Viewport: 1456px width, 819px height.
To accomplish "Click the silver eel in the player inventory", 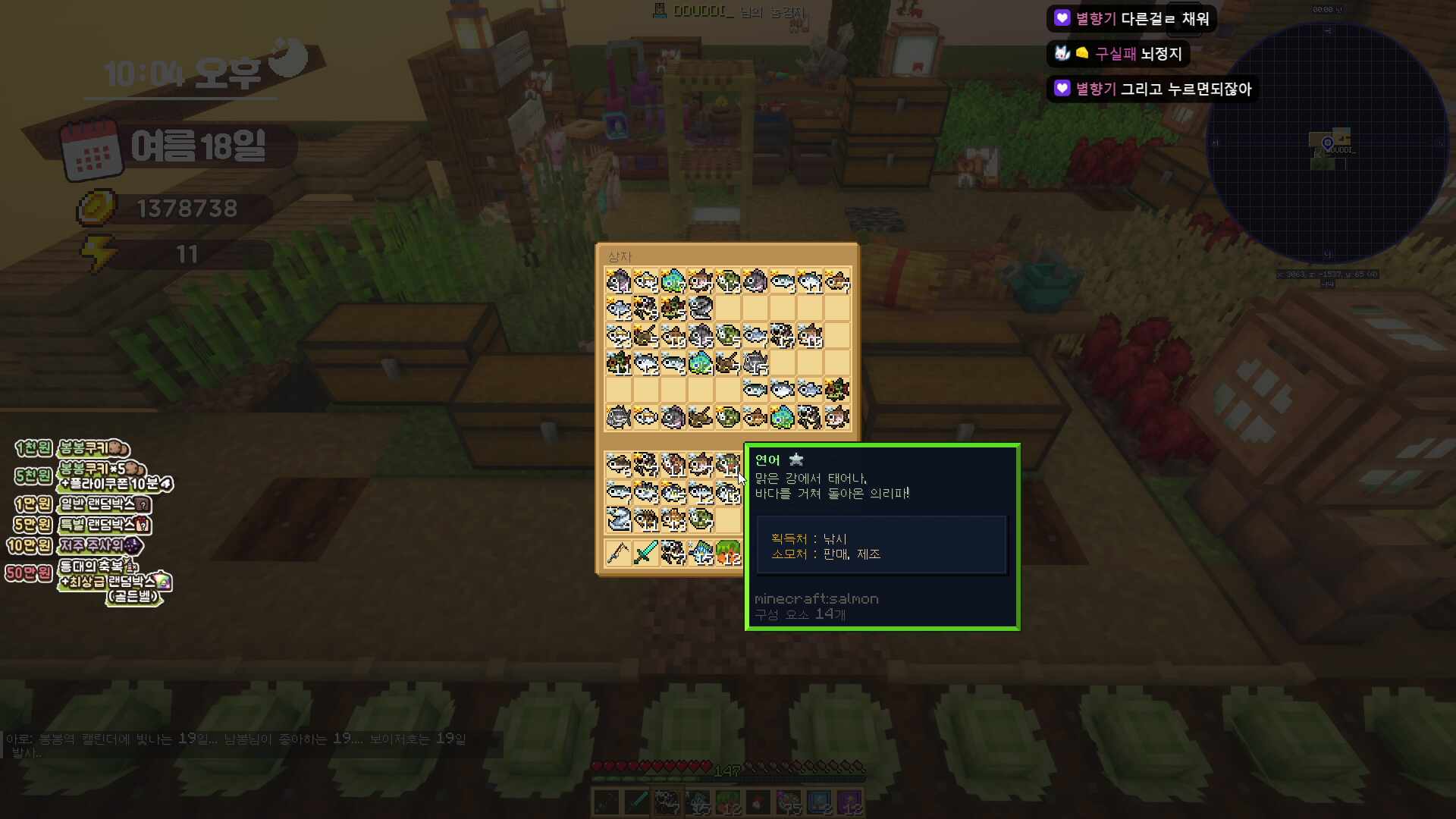I will point(618,519).
